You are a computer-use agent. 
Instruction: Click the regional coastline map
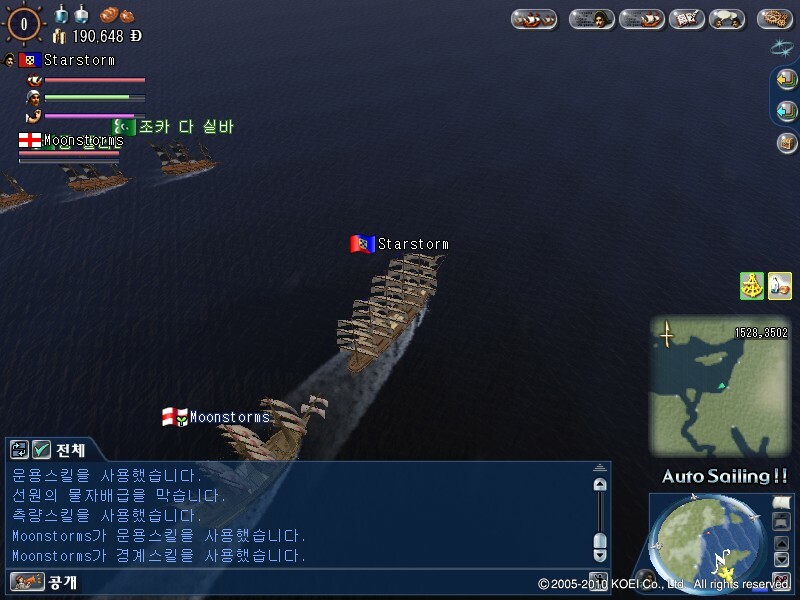718,385
